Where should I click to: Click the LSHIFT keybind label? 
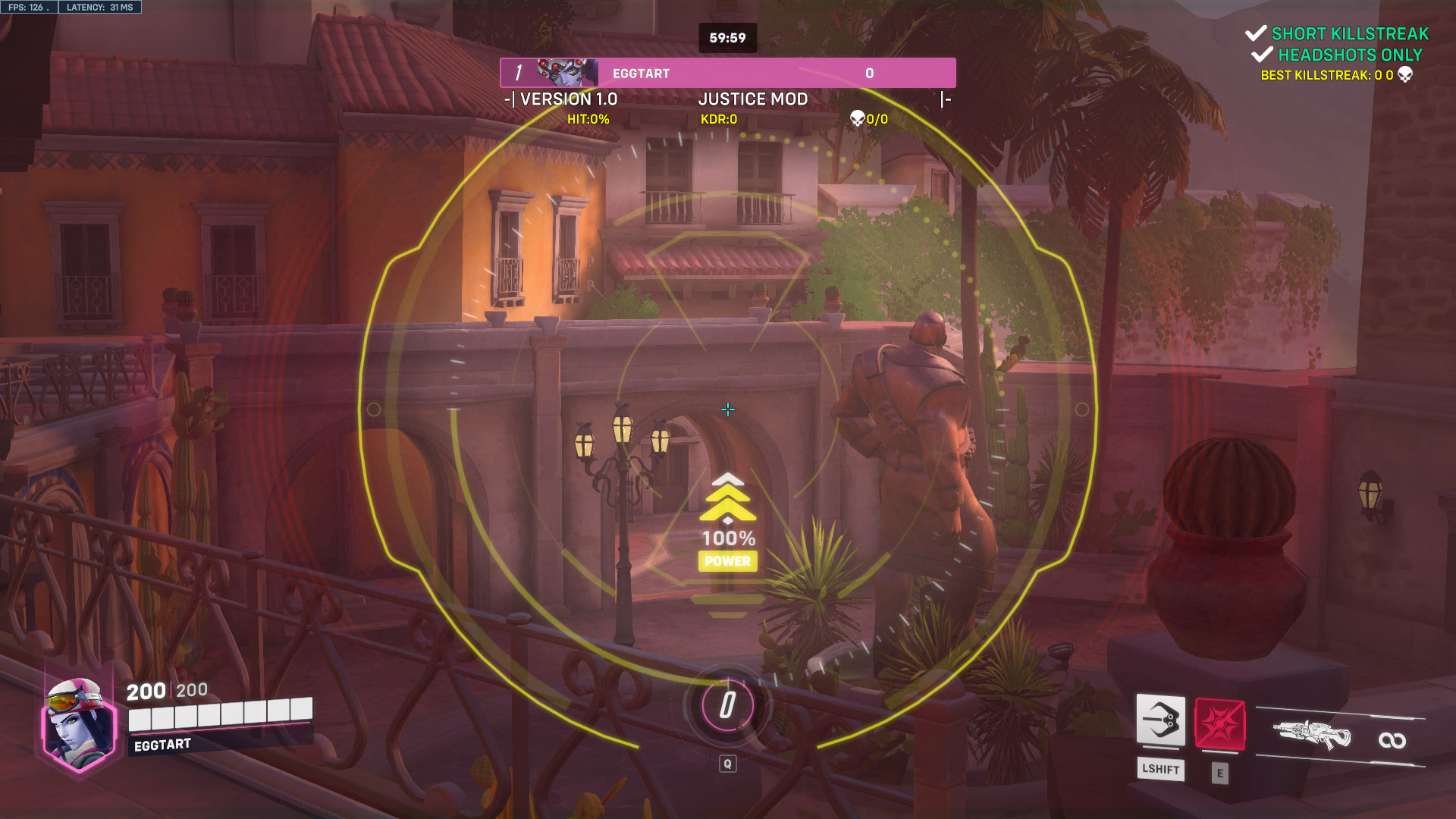pos(1161,769)
